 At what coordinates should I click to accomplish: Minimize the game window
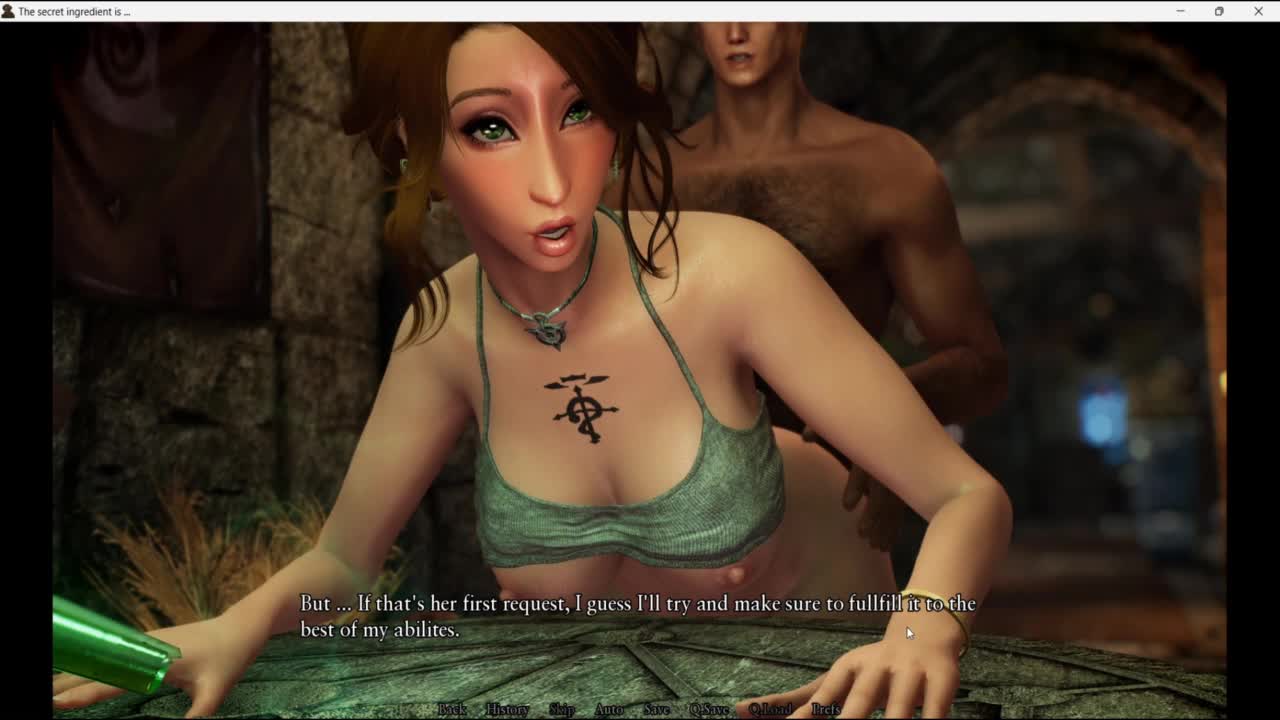(x=1180, y=11)
